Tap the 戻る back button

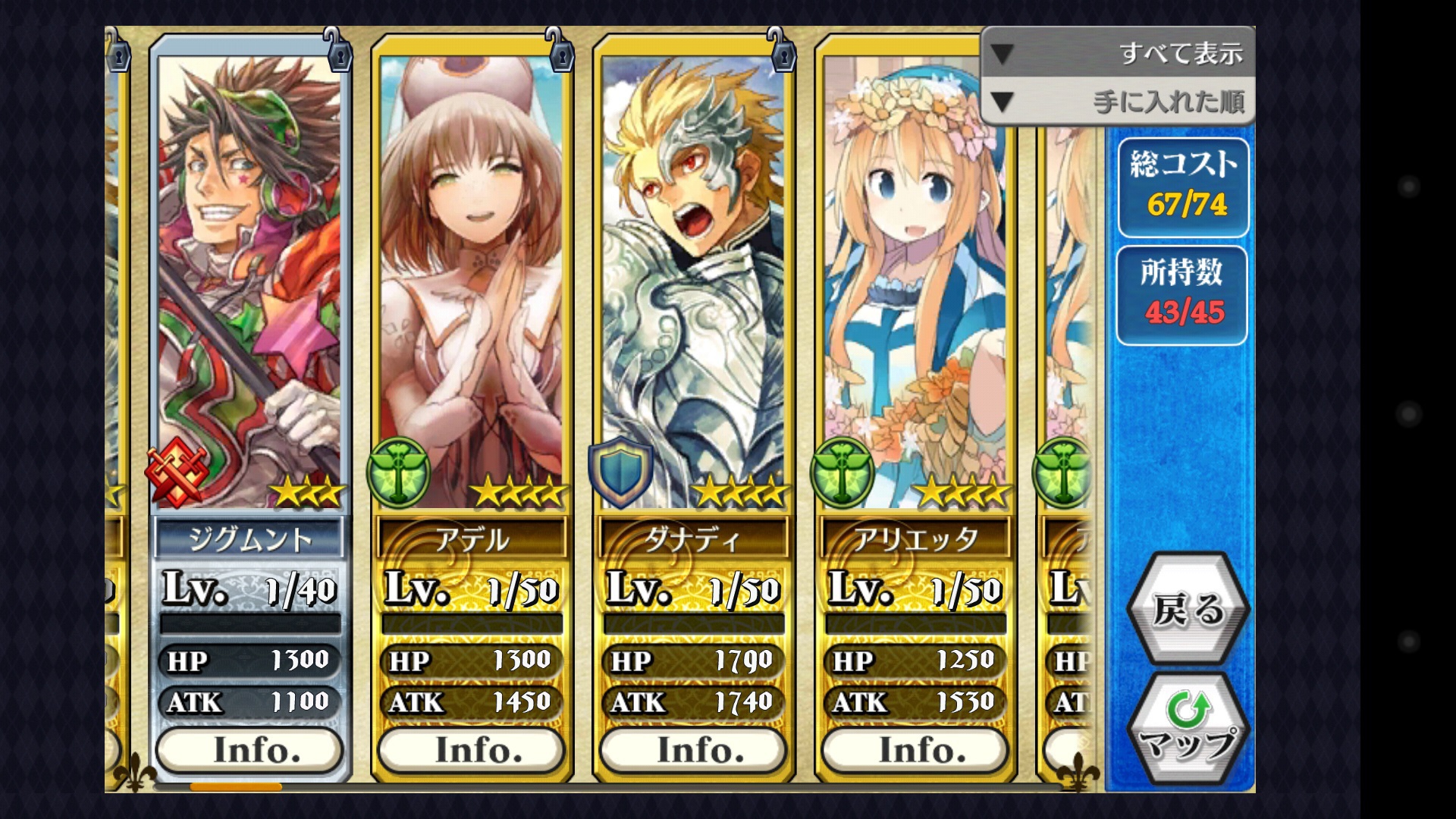(x=1188, y=609)
